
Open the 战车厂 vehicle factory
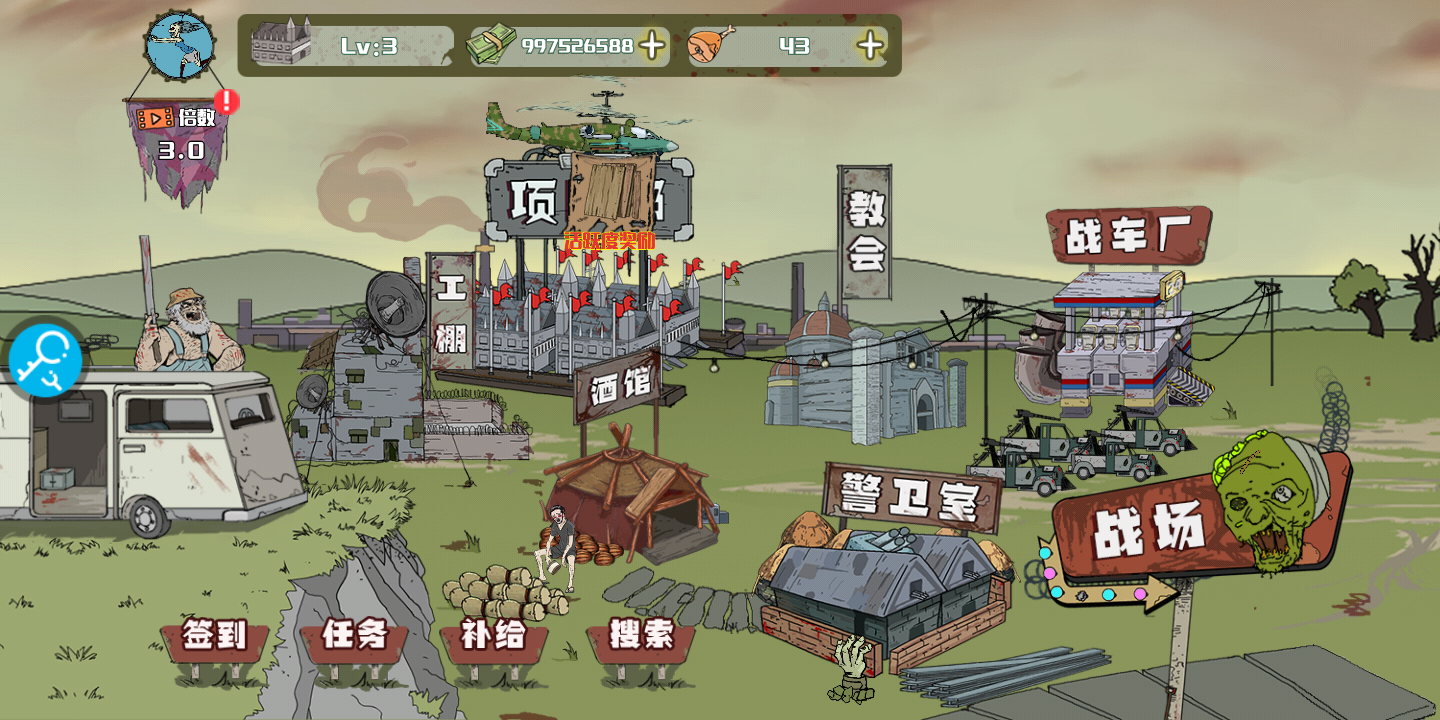click(1128, 236)
